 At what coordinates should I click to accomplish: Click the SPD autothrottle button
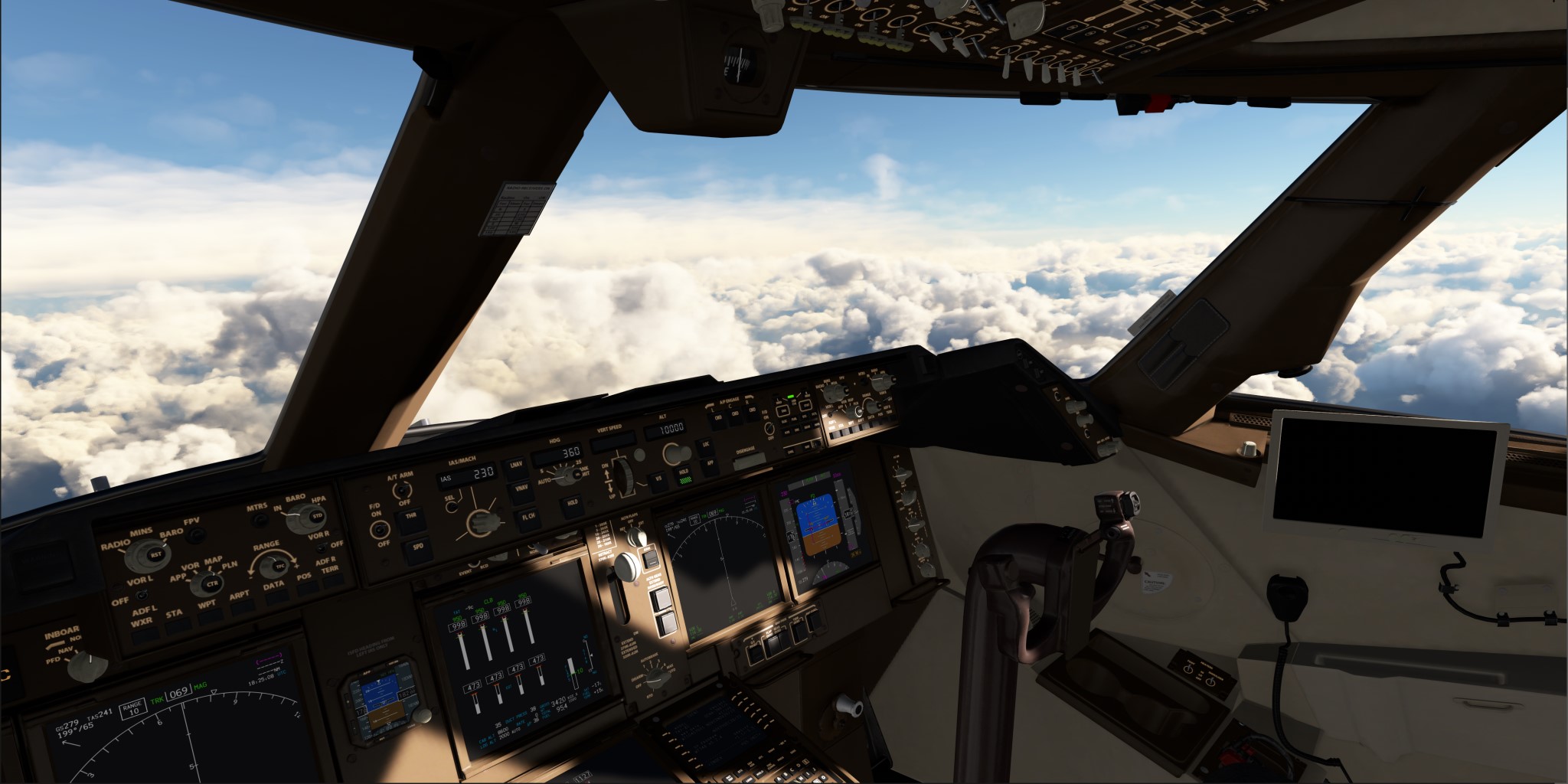point(418,548)
